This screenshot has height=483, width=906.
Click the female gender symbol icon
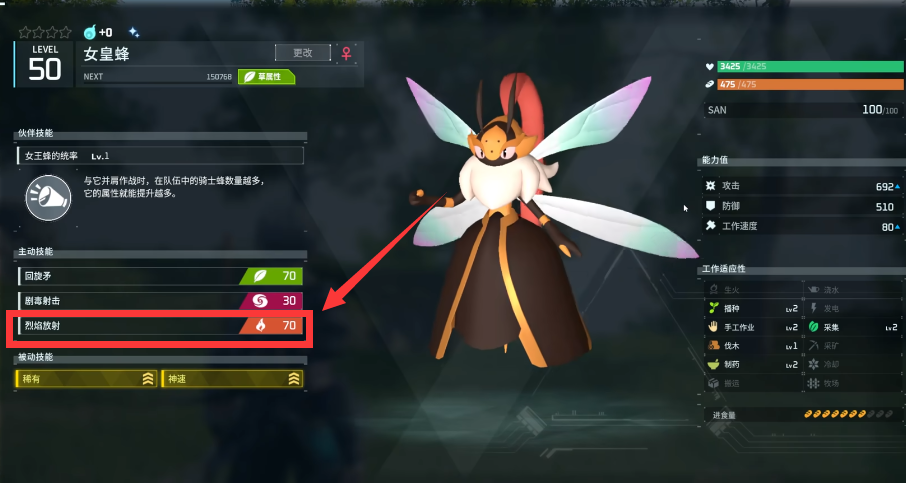(x=346, y=53)
